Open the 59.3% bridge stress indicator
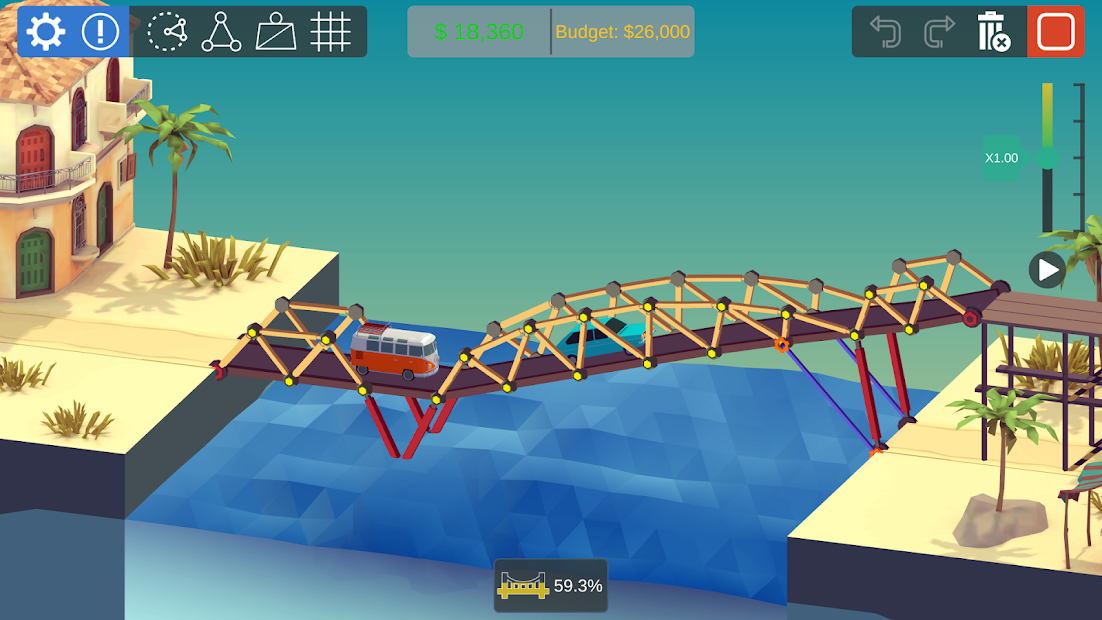This screenshot has height=620, width=1102. point(551,586)
